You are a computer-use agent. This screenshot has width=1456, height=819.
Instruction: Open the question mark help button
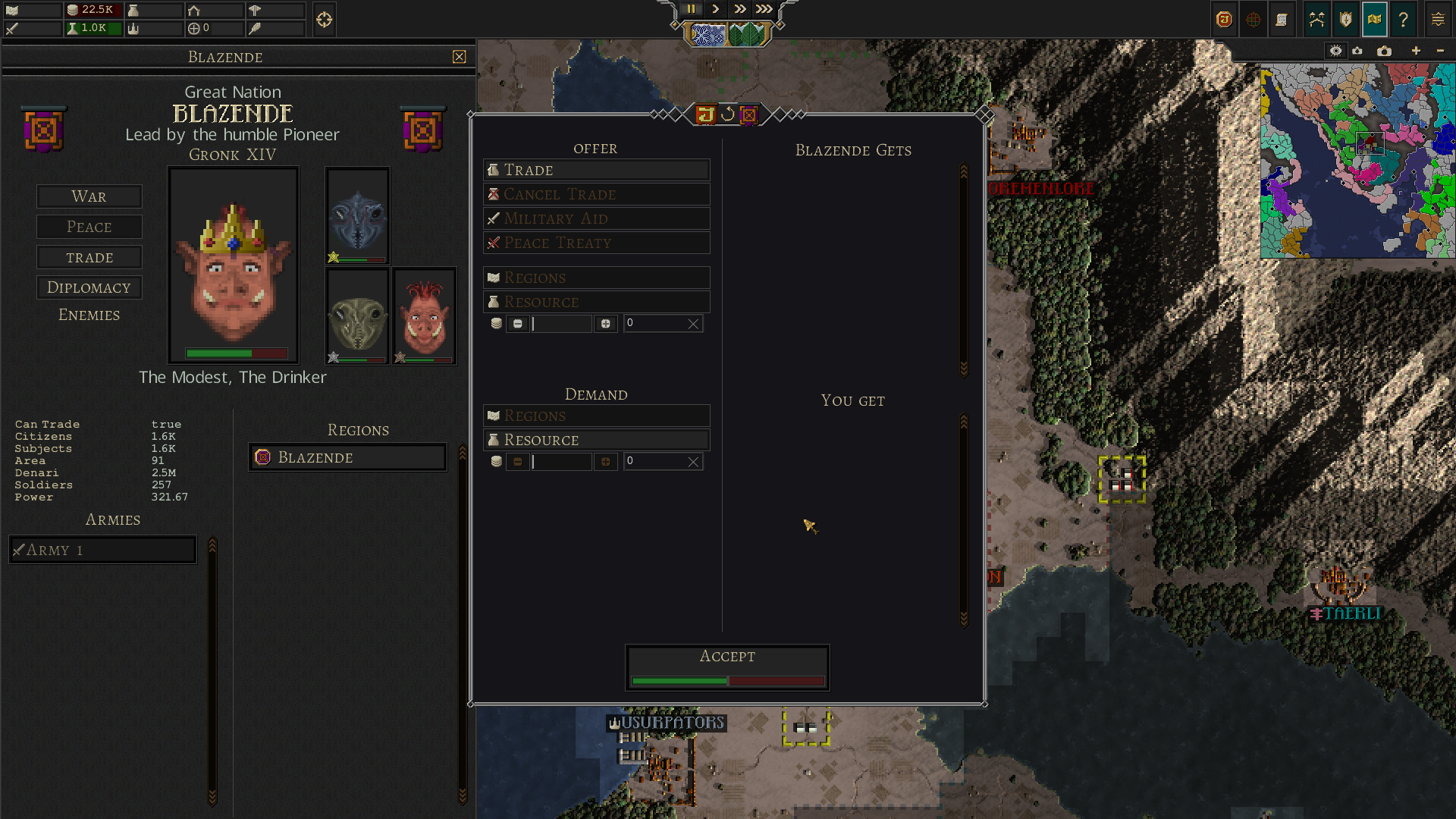[x=1403, y=20]
